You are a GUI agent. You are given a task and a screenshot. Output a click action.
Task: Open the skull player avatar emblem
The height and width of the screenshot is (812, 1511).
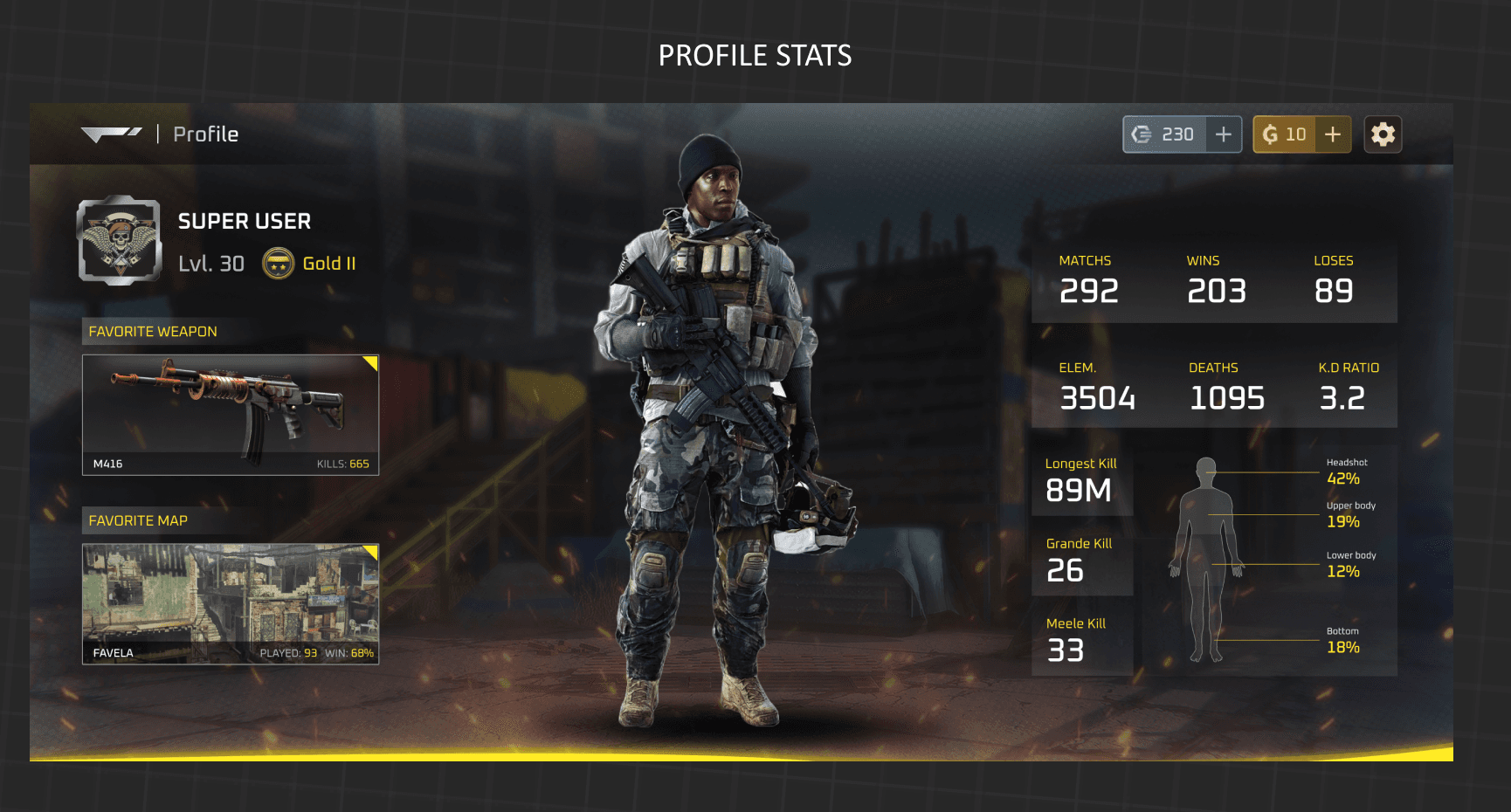pyautogui.click(x=120, y=240)
